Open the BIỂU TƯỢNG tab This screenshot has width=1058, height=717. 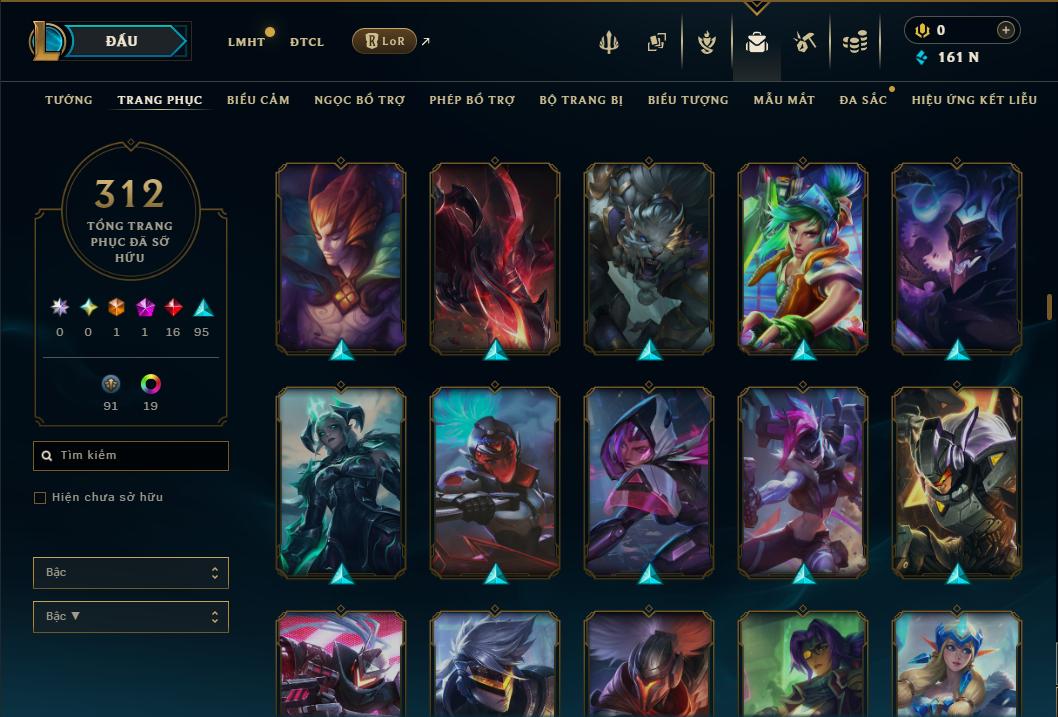click(688, 100)
